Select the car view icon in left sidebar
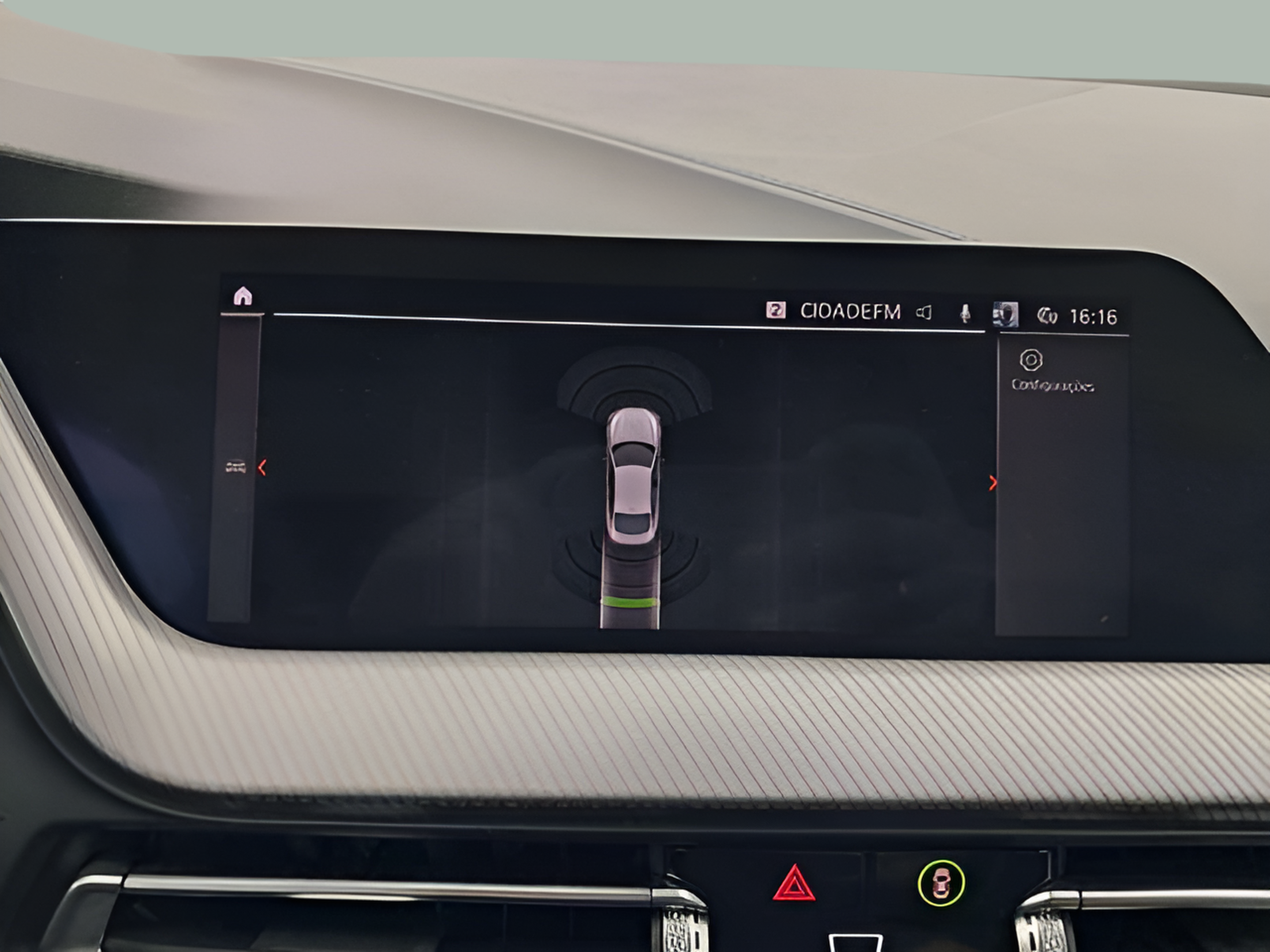The image size is (1270, 952). 235,468
